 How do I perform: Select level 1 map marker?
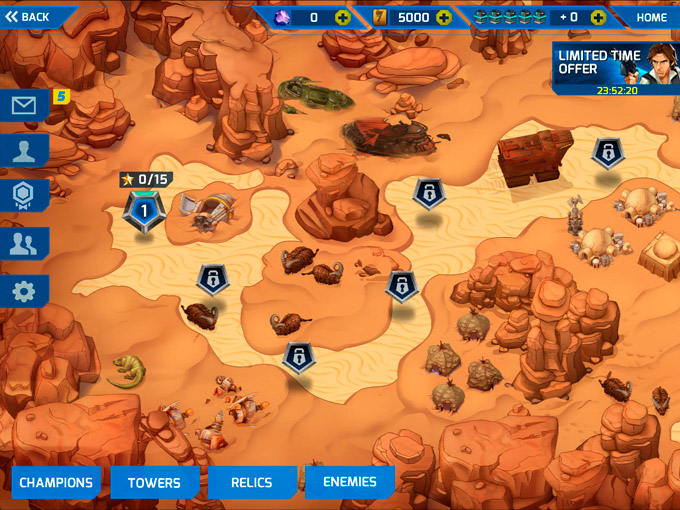click(143, 211)
